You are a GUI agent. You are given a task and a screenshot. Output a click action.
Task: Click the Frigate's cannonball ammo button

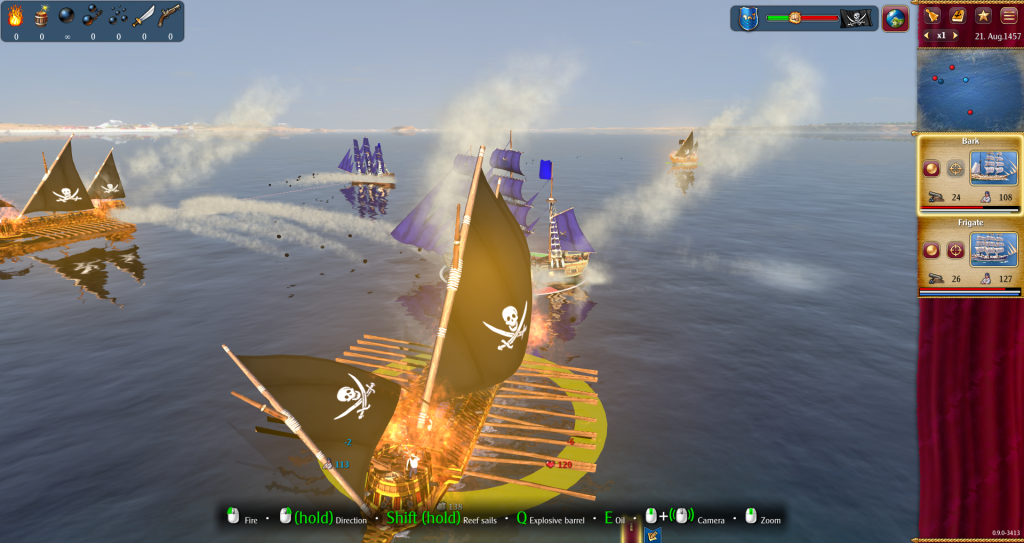(x=931, y=249)
